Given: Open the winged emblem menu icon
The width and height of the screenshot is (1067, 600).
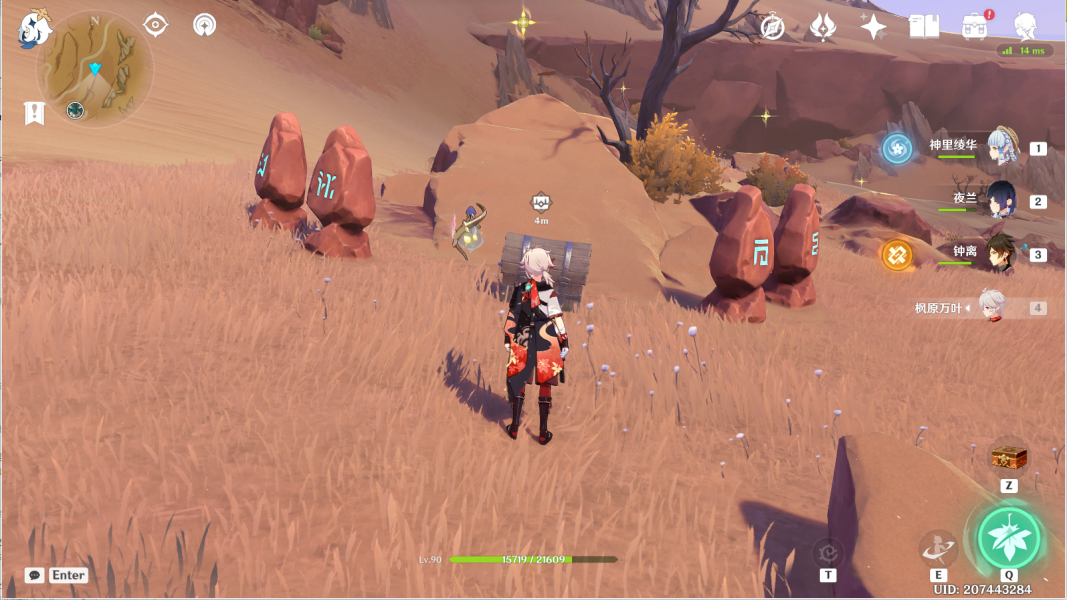Looking at the screenshot, I should (822, 27).
